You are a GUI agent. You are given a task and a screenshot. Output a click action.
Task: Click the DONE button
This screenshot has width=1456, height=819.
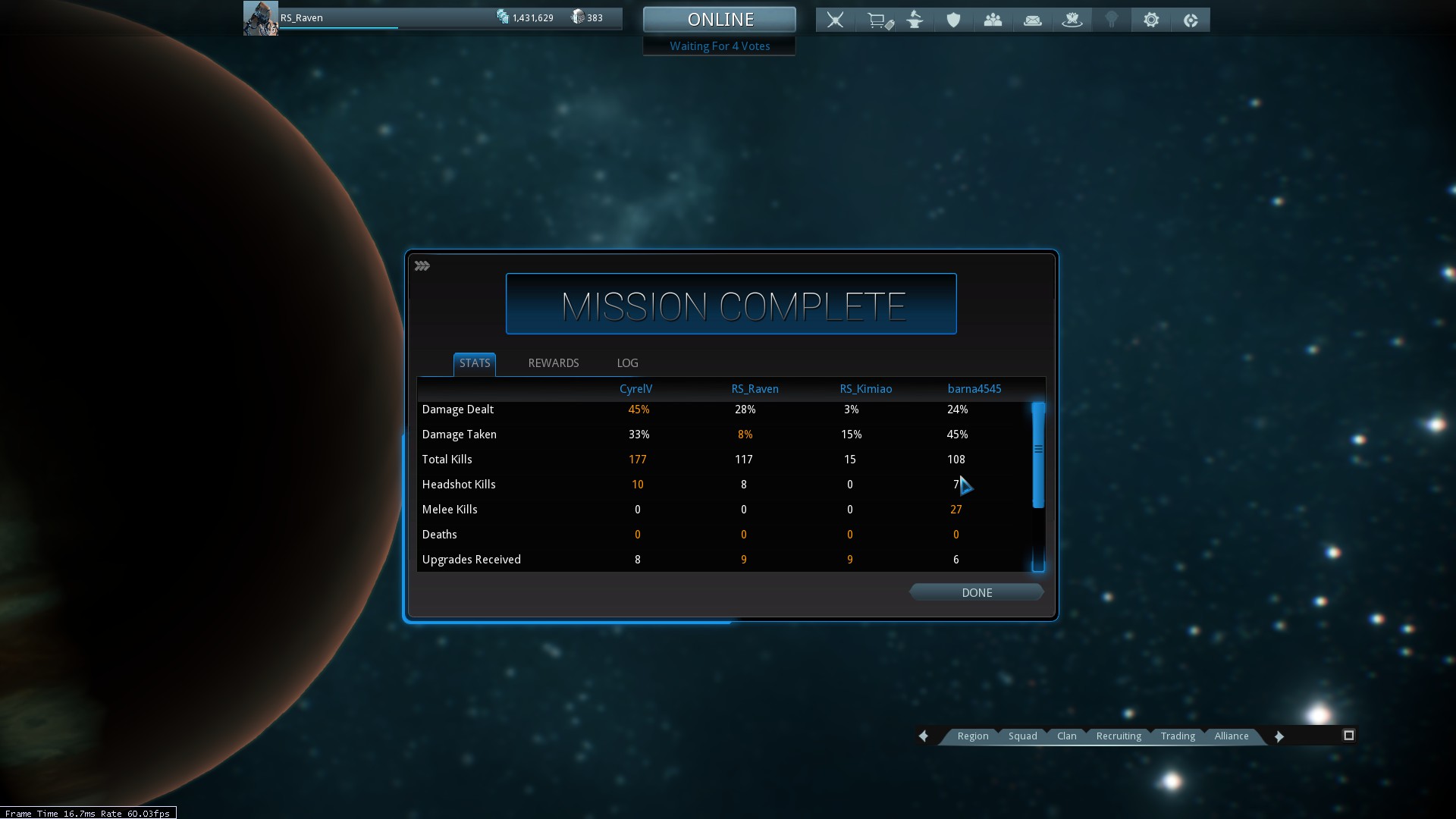pyautogui.click(x=976, y=593)
